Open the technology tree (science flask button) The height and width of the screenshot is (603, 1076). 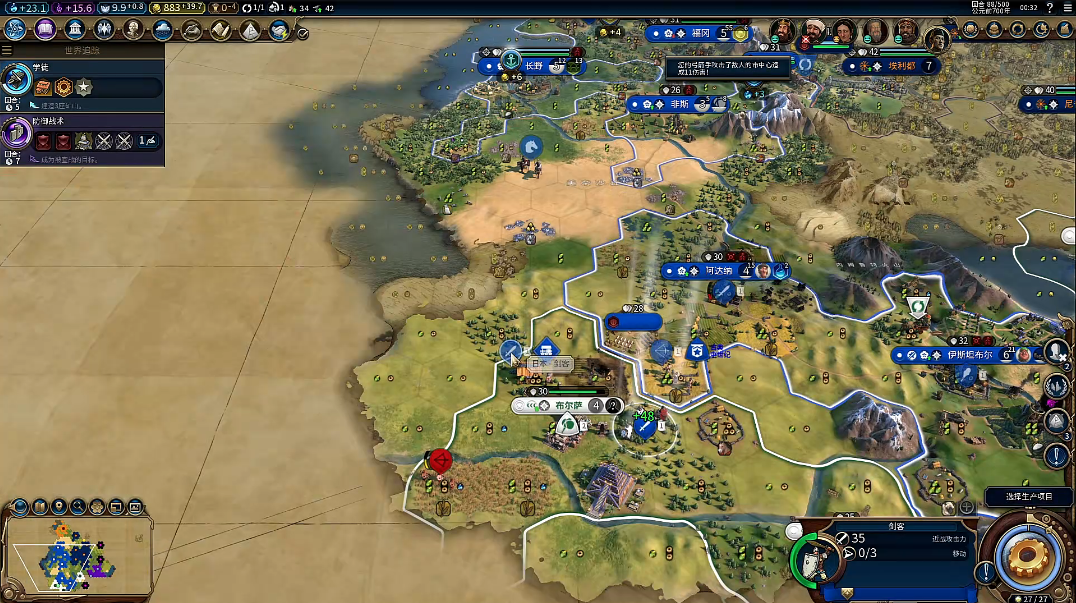pyautogui.click(x=16, y=29)
